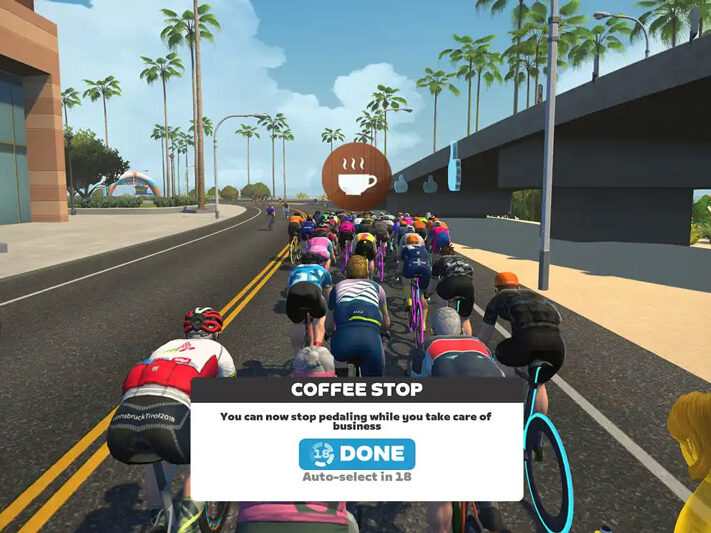Select the brown coffee cup icon

coord(357,177)
